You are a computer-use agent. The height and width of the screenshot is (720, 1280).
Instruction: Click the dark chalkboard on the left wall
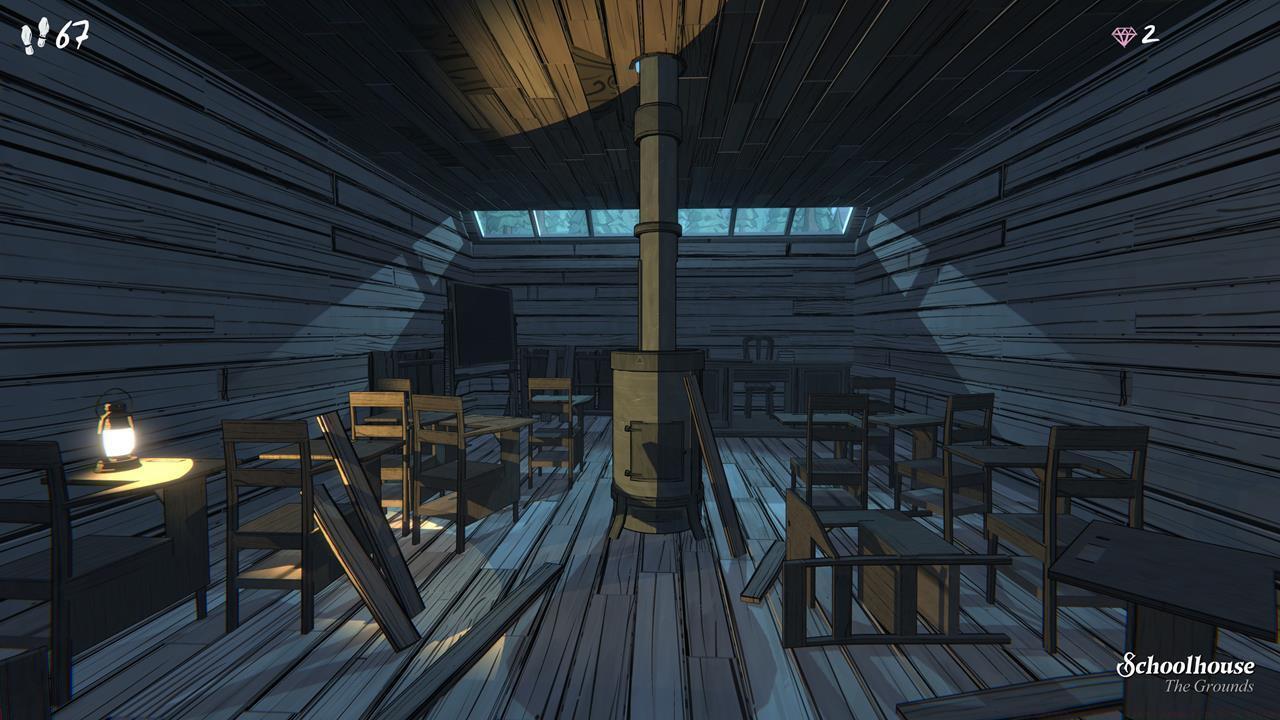pos(480,320)
